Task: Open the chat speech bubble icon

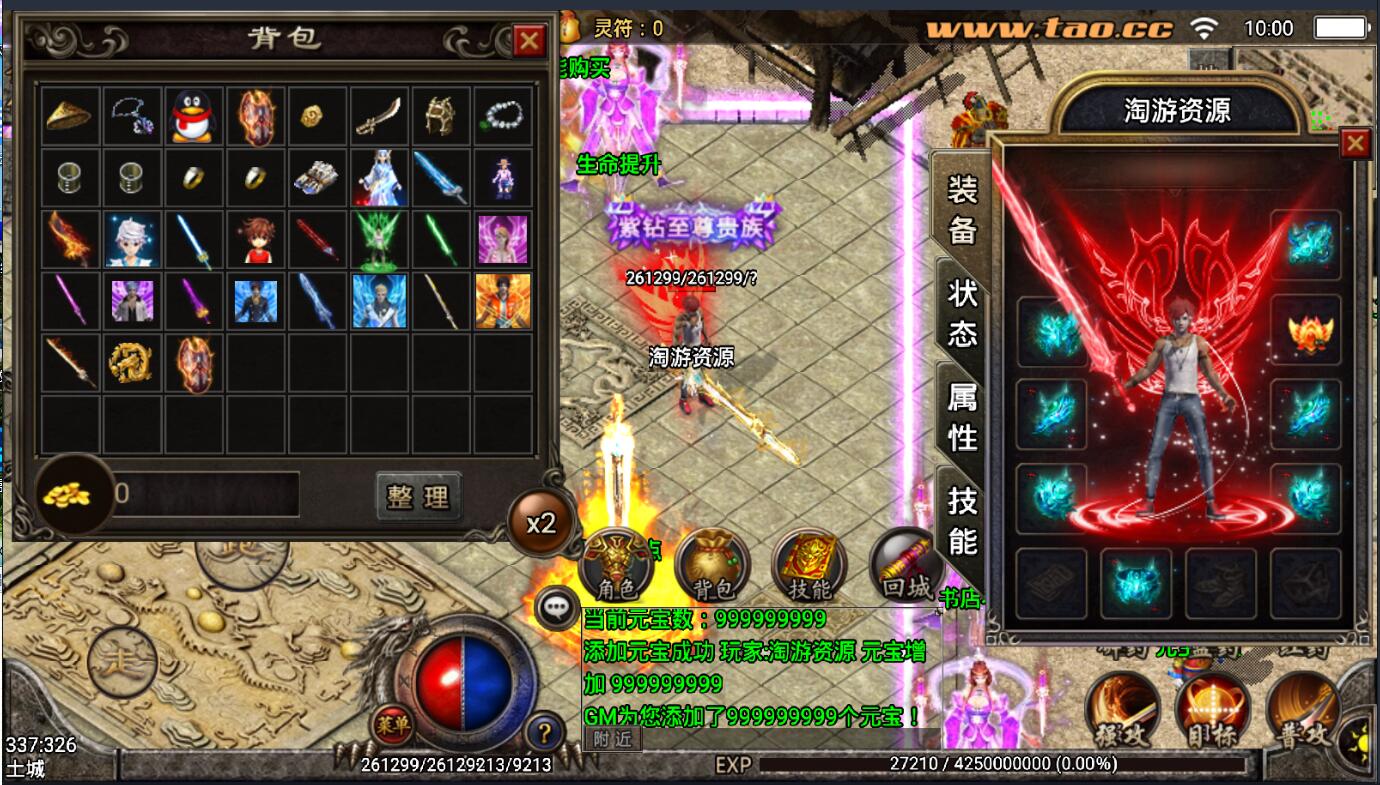Action: click(x=556, y=606)
